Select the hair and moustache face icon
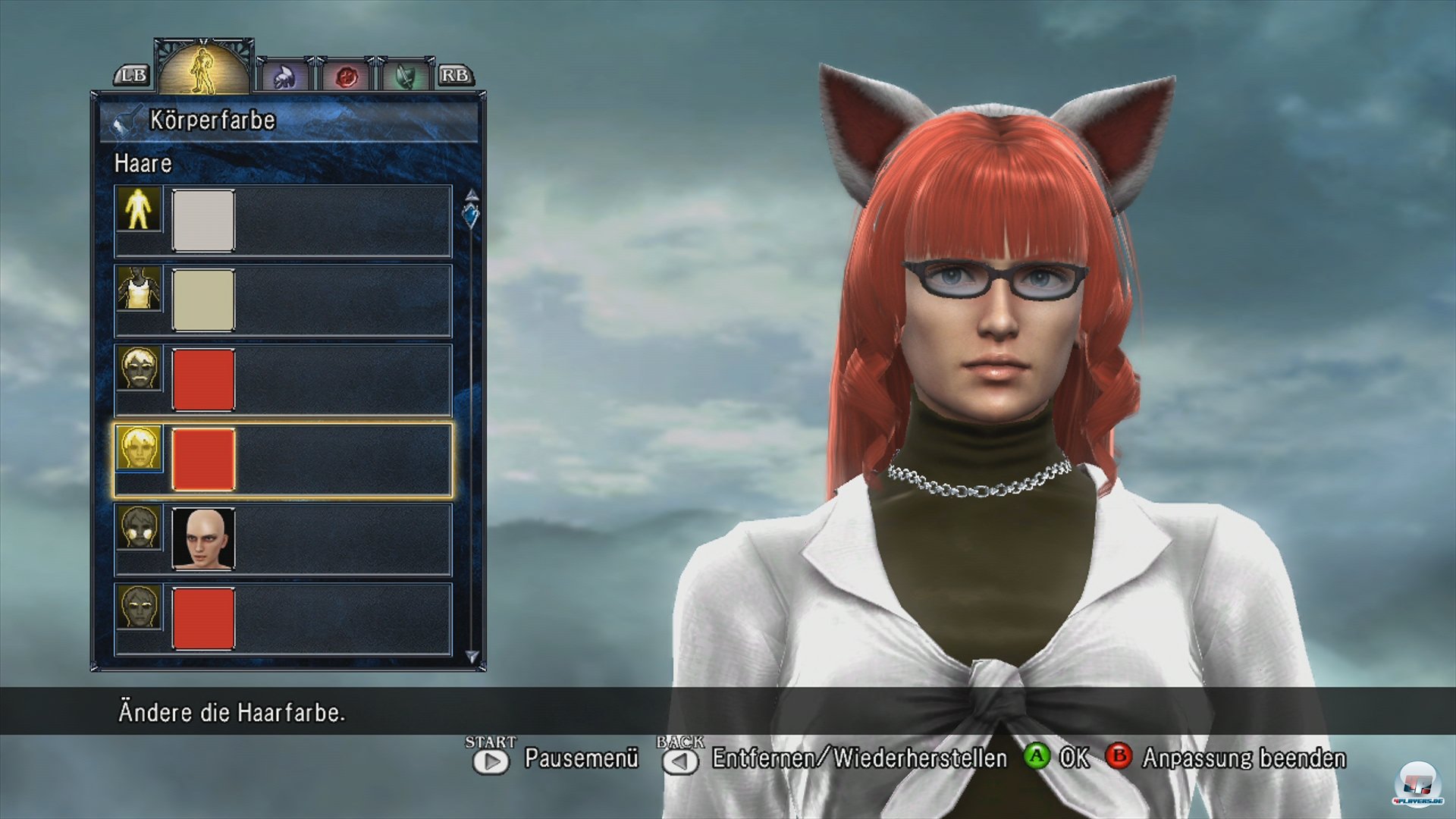1456x819 pixels. (x=139, y=368)
